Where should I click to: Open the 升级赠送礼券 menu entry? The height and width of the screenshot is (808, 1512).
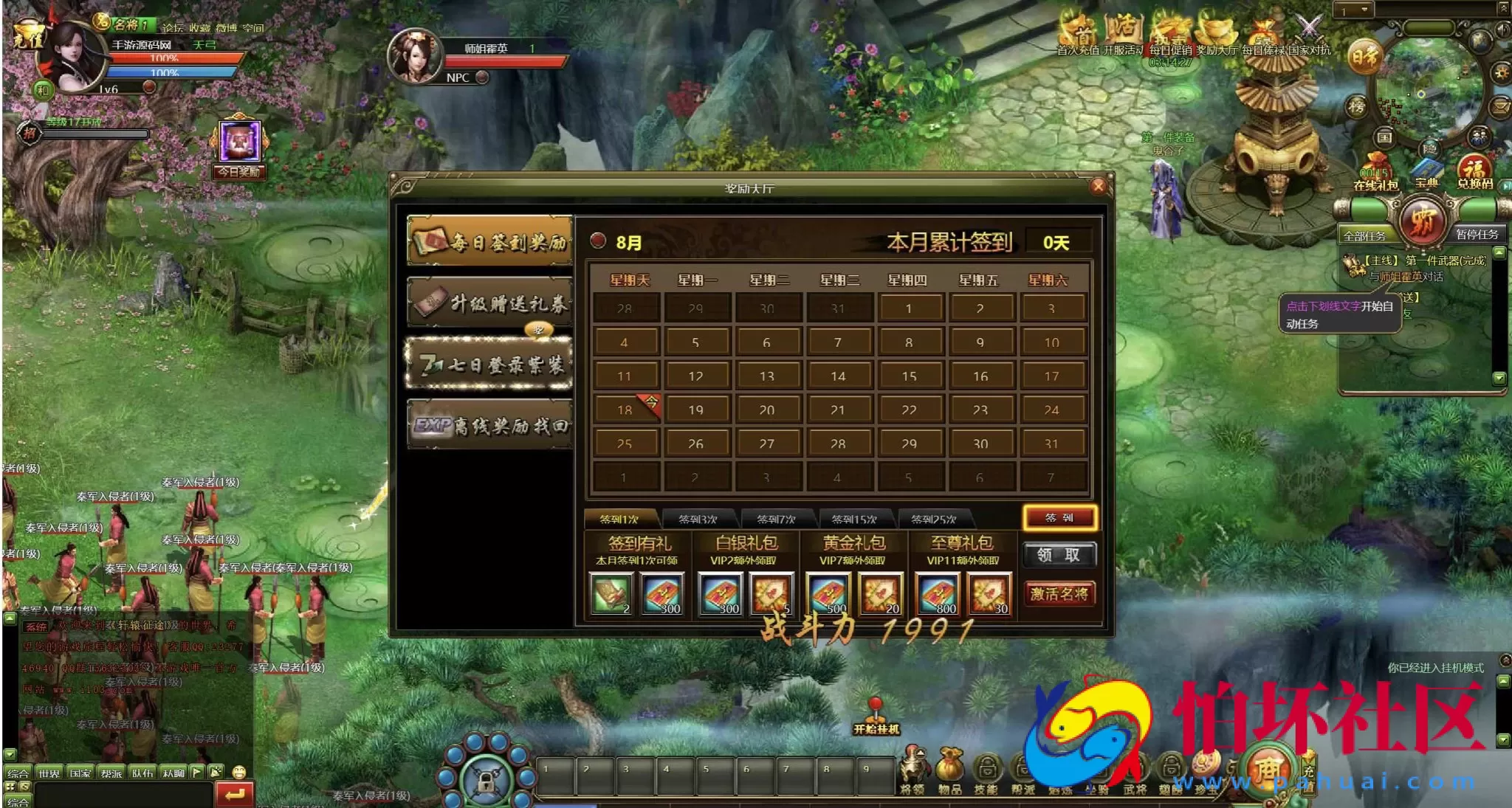coord(490,302)
